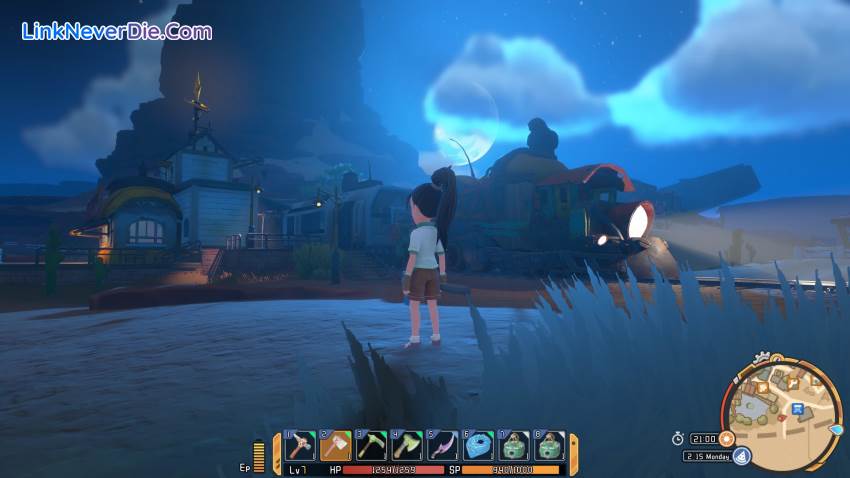Open the LinkNeverDie.Com watermark link
The height and width of the screenshot is (478, 850).
tap(116, 31)
